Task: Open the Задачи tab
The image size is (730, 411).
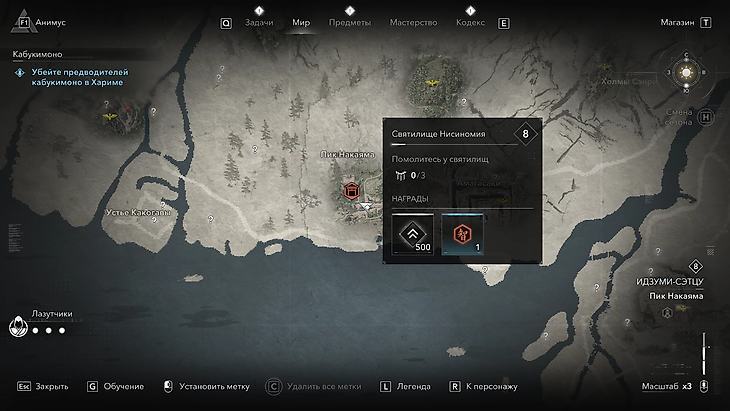Action: pyautogui.click(x=258, y=22)
